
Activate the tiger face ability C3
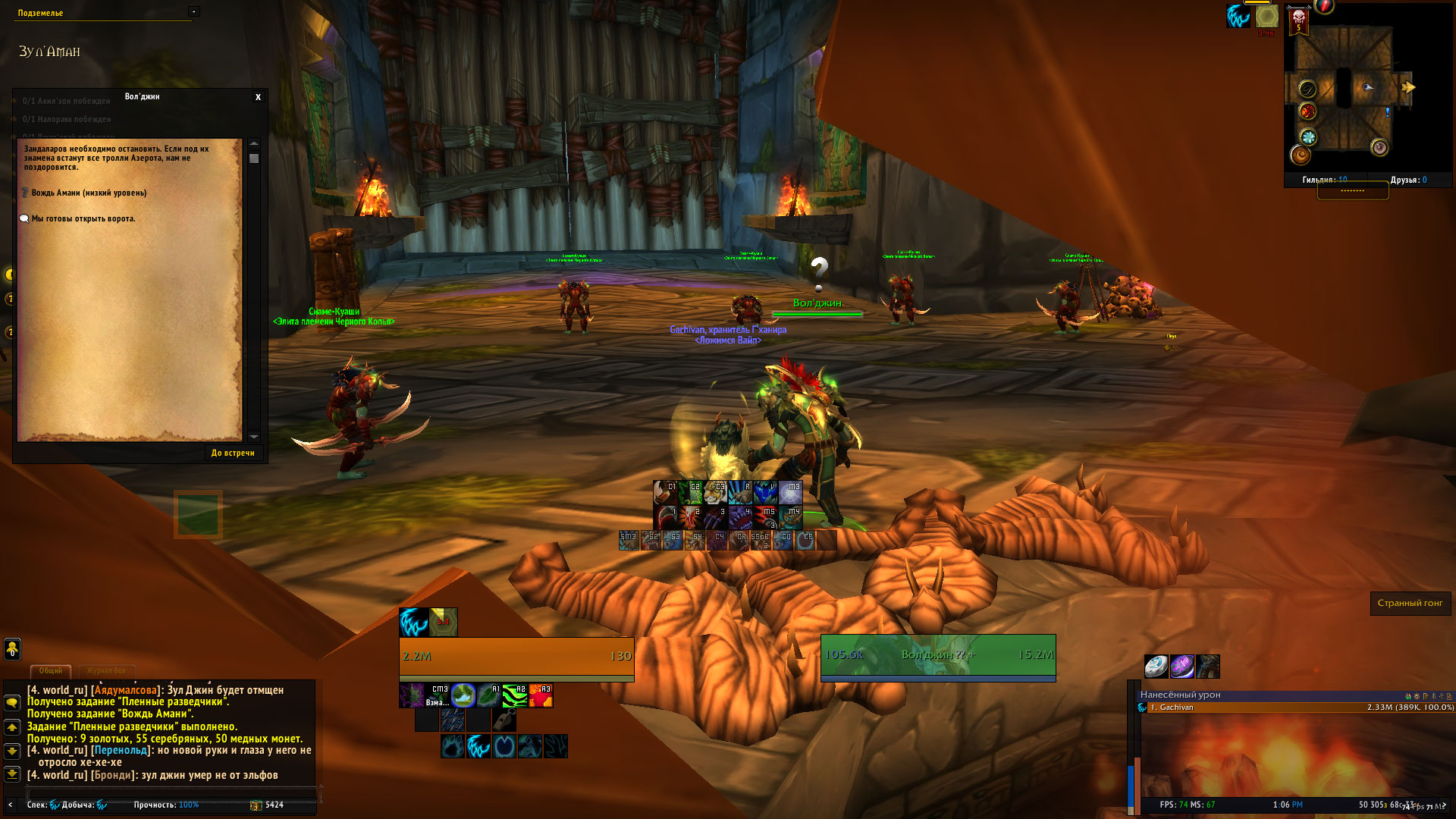pyautogui.click(x=715, y=493)
